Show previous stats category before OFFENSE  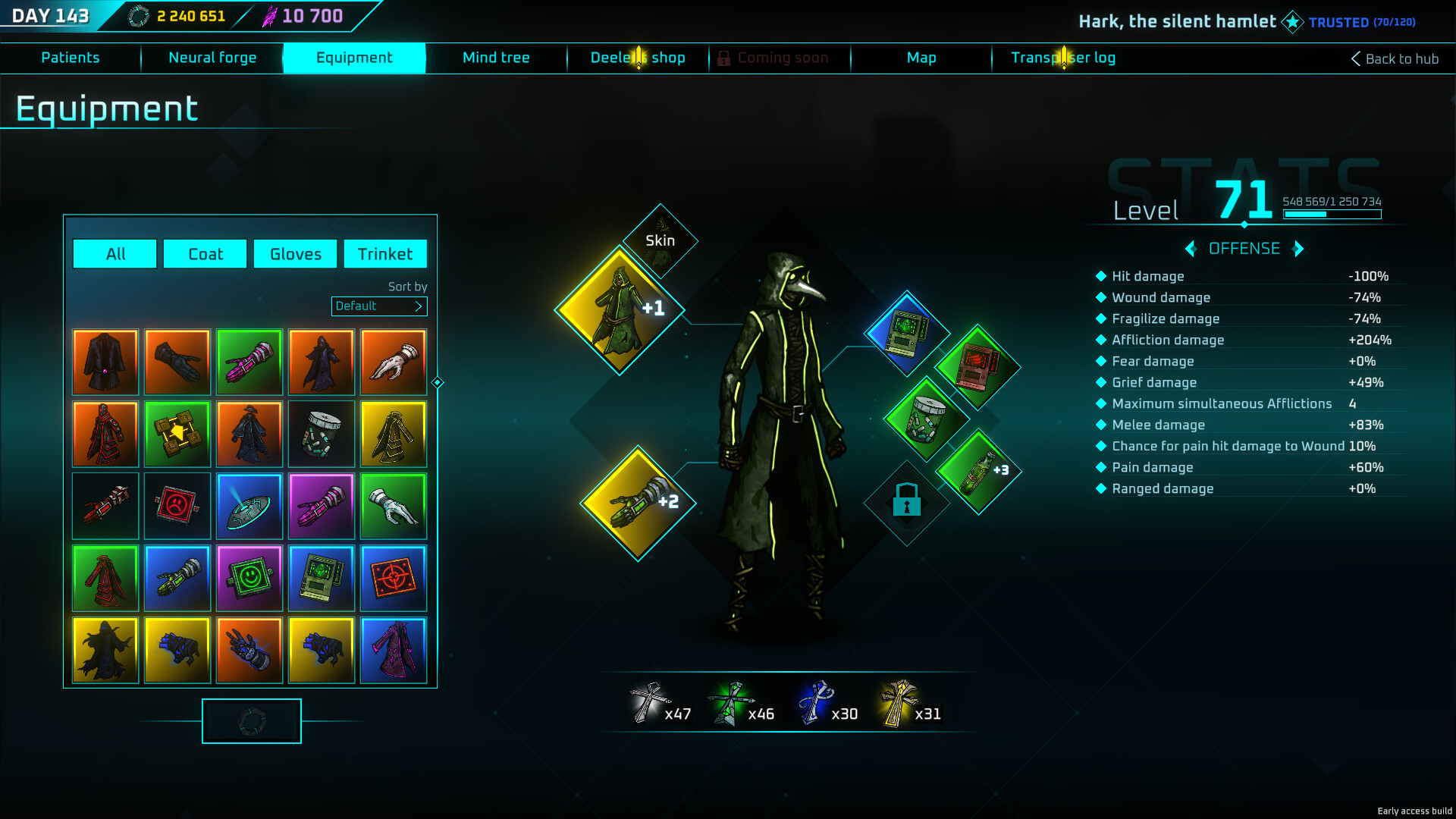pyautogui.click(x=1191, y=249)
